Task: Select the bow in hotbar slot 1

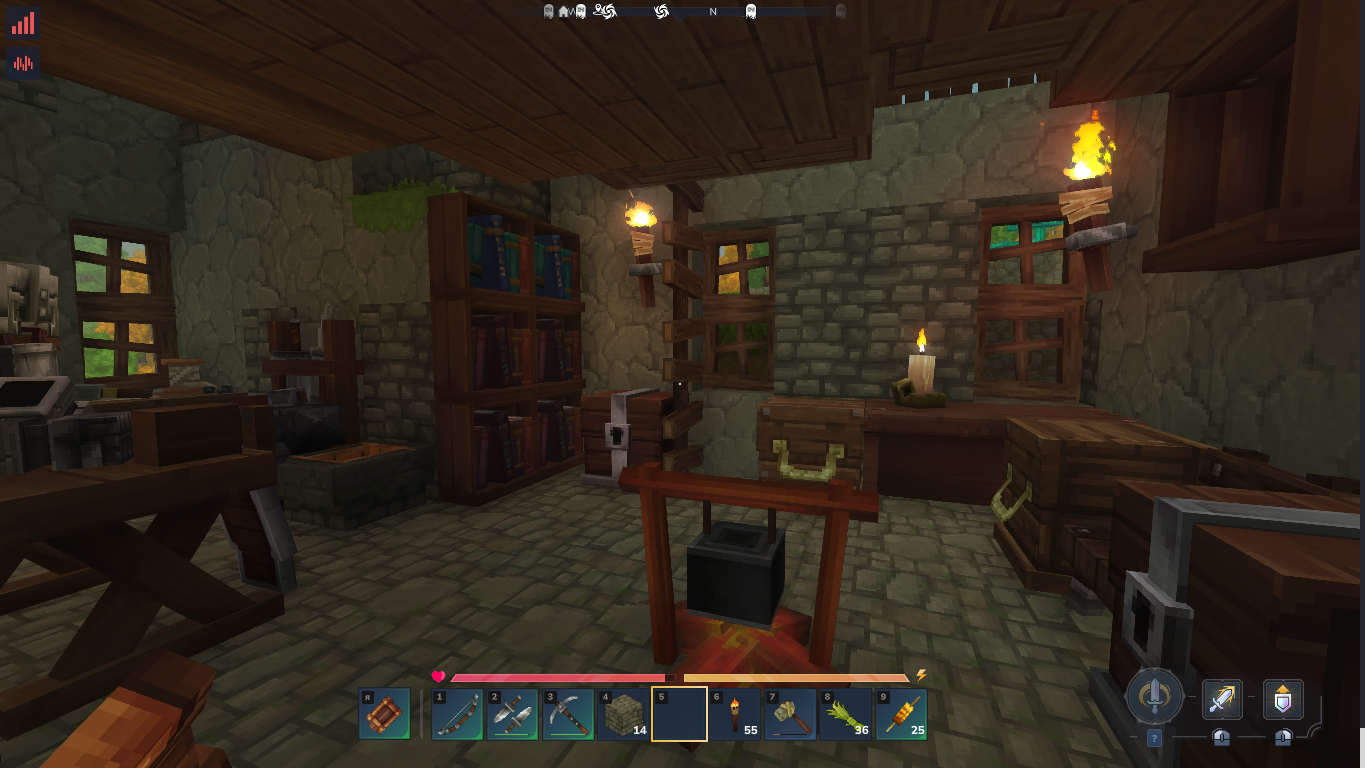Action: pos(457,714)
